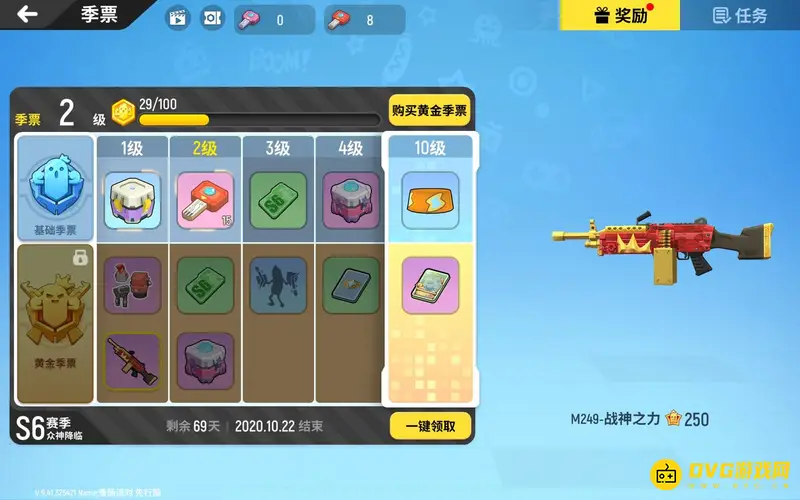The height and width of the screenshot is (500, 800).
Task: Go back using the top-left arrow
Action: point(27,14)
